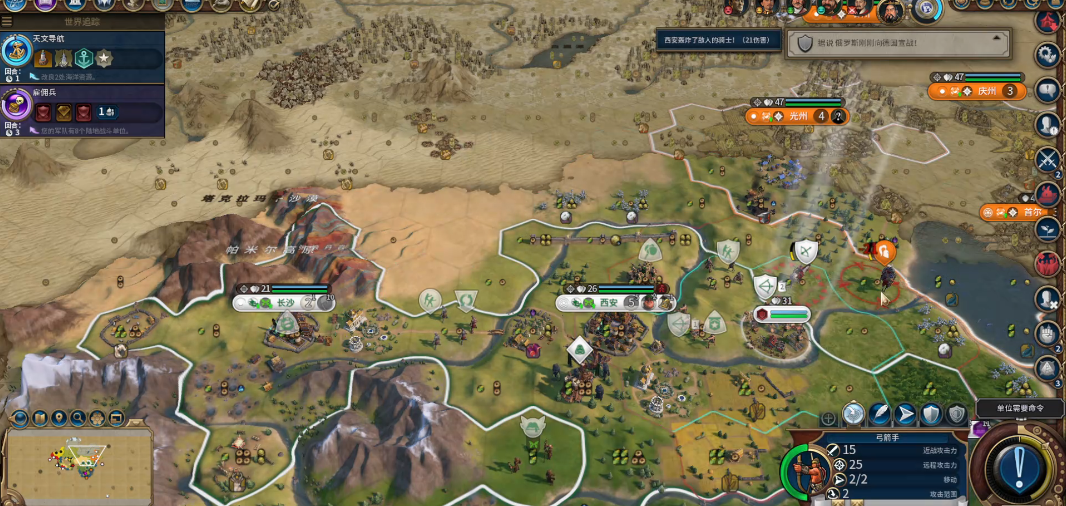Open the minimap
The height and width of the screenshot is (506, 1066).
79,463
